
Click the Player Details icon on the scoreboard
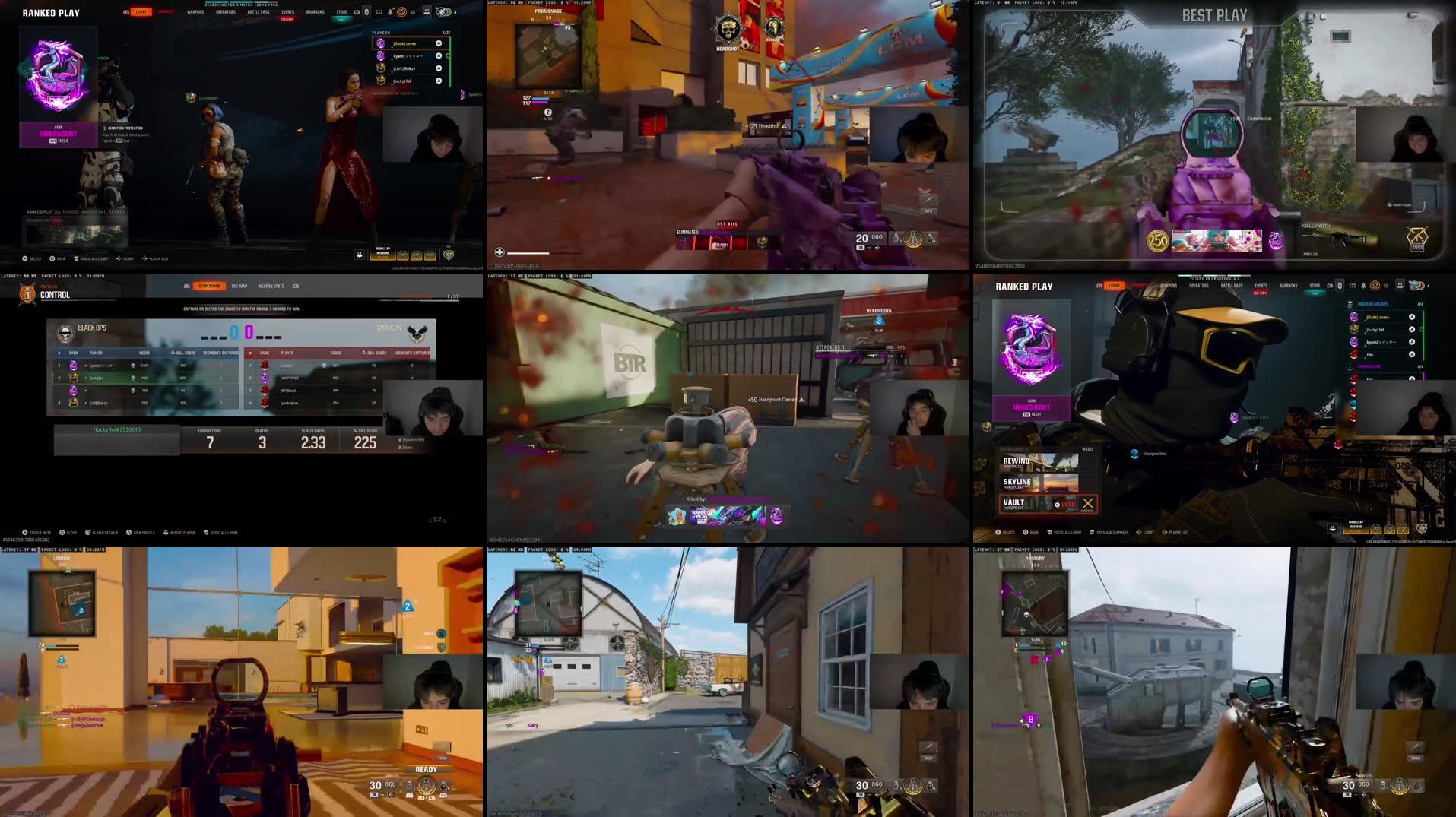88,533
